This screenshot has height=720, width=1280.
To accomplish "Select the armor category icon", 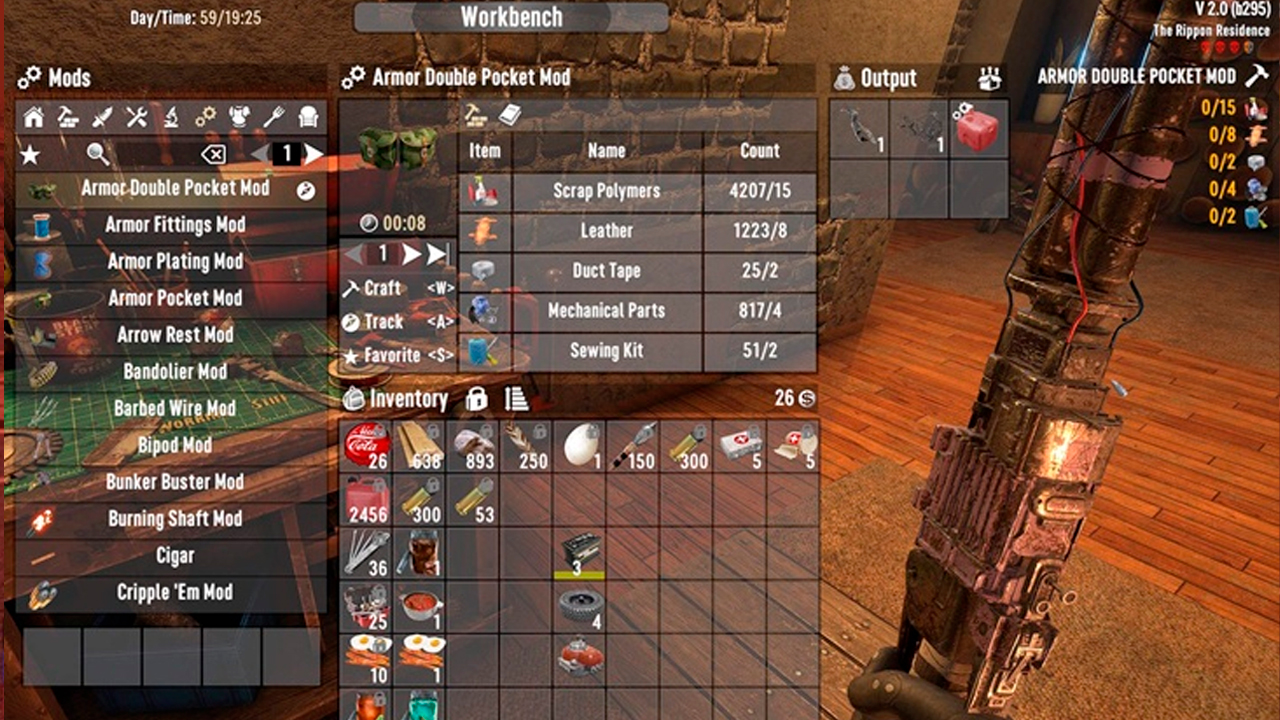I will click(238, 118).
